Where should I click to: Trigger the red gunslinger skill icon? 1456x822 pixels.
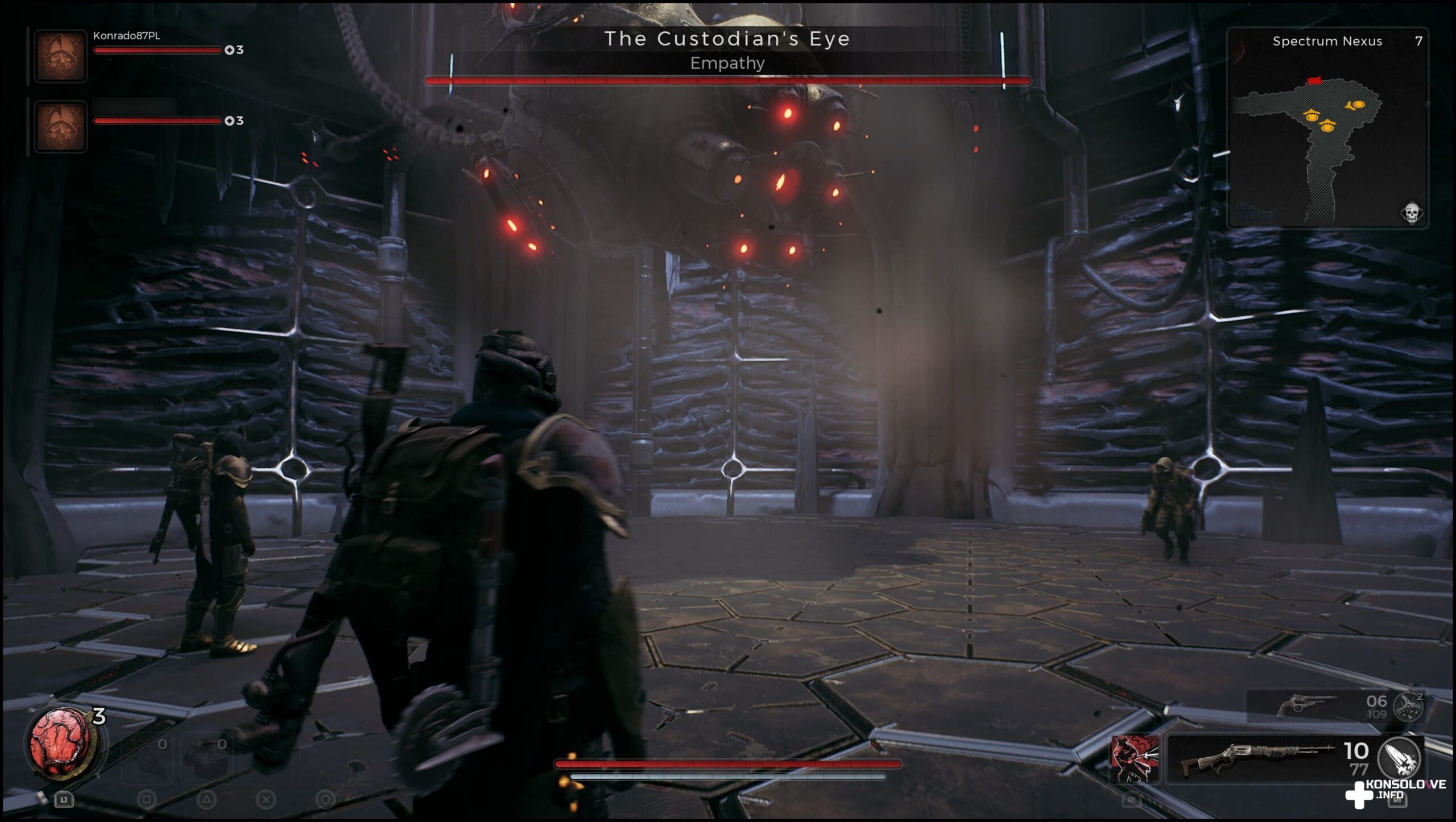[x=1135, y=758]
